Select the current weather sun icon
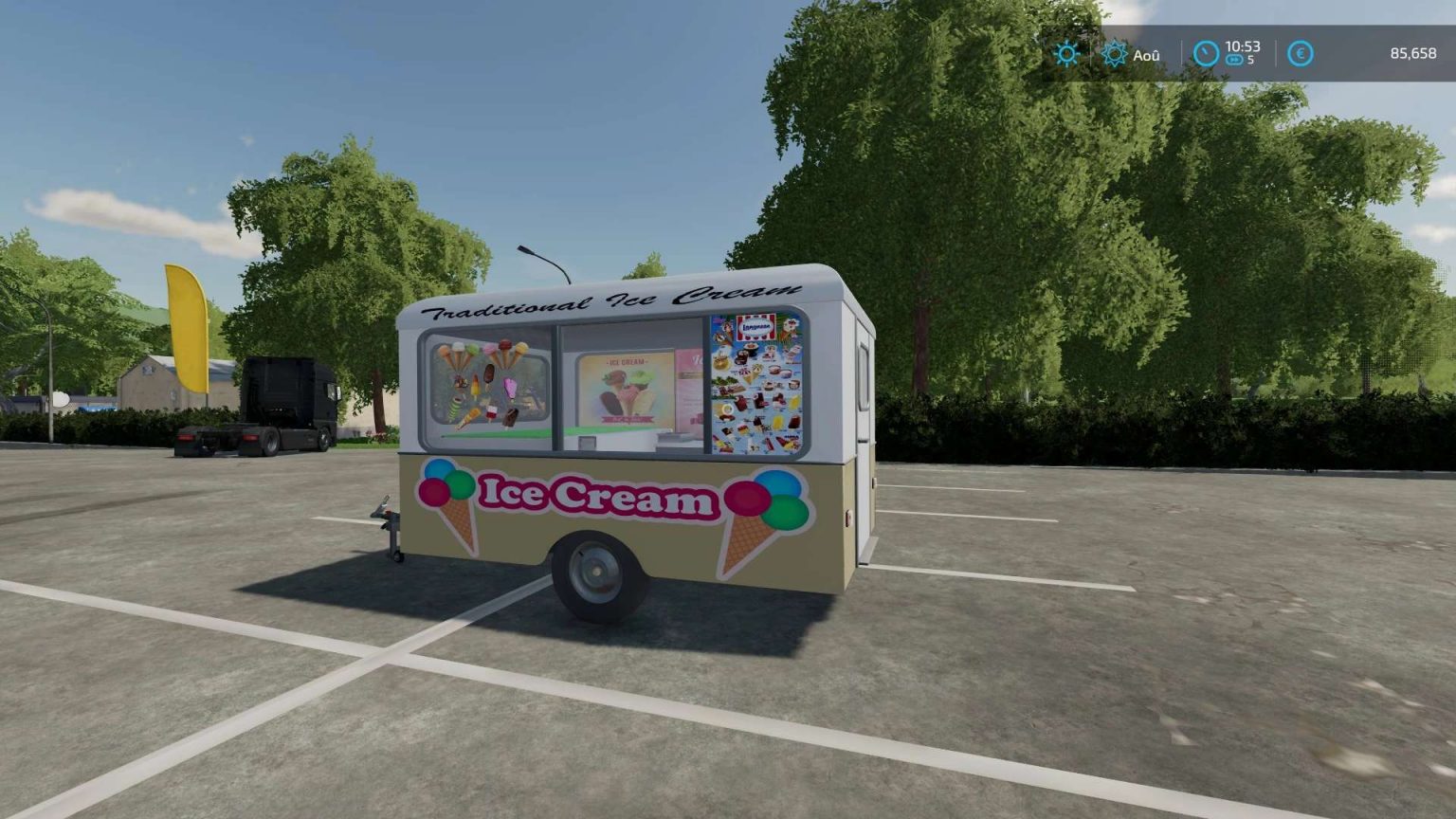 click(x=1067, y=54)
